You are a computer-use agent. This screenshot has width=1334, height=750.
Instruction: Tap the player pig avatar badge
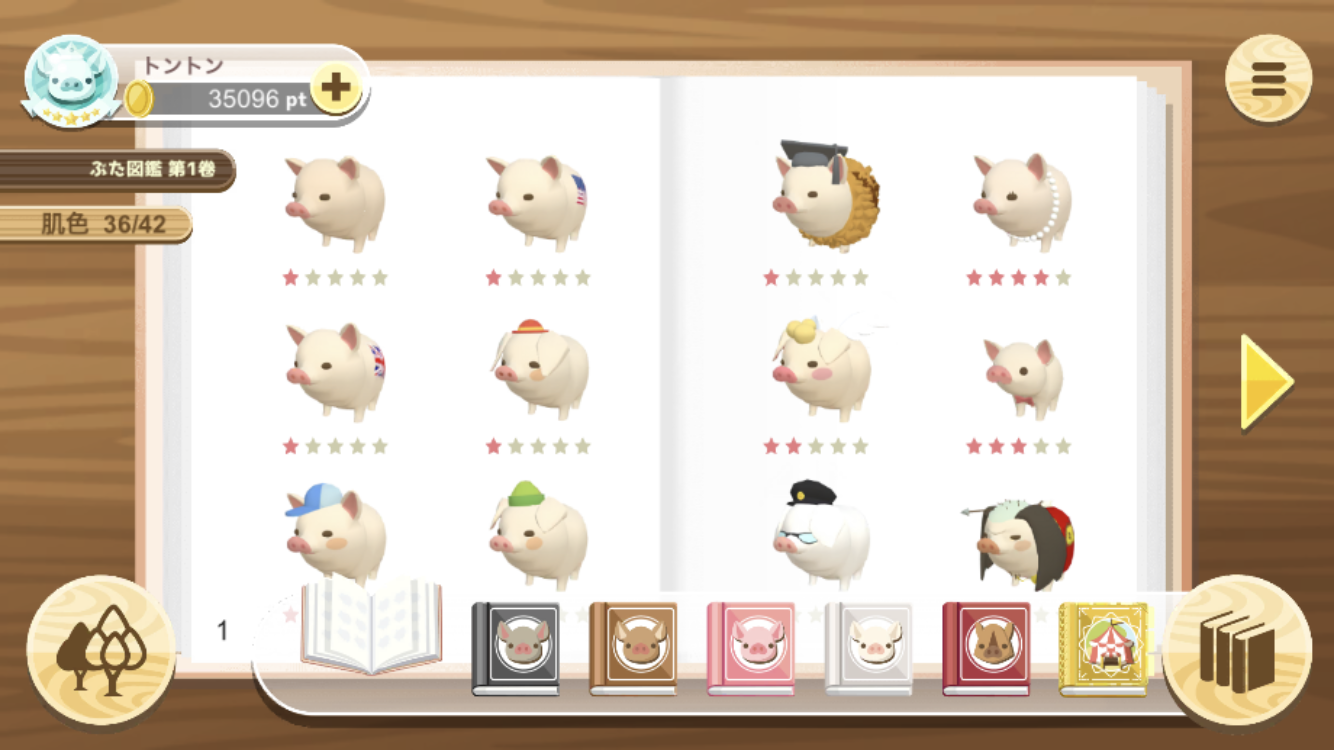[71, 82]
